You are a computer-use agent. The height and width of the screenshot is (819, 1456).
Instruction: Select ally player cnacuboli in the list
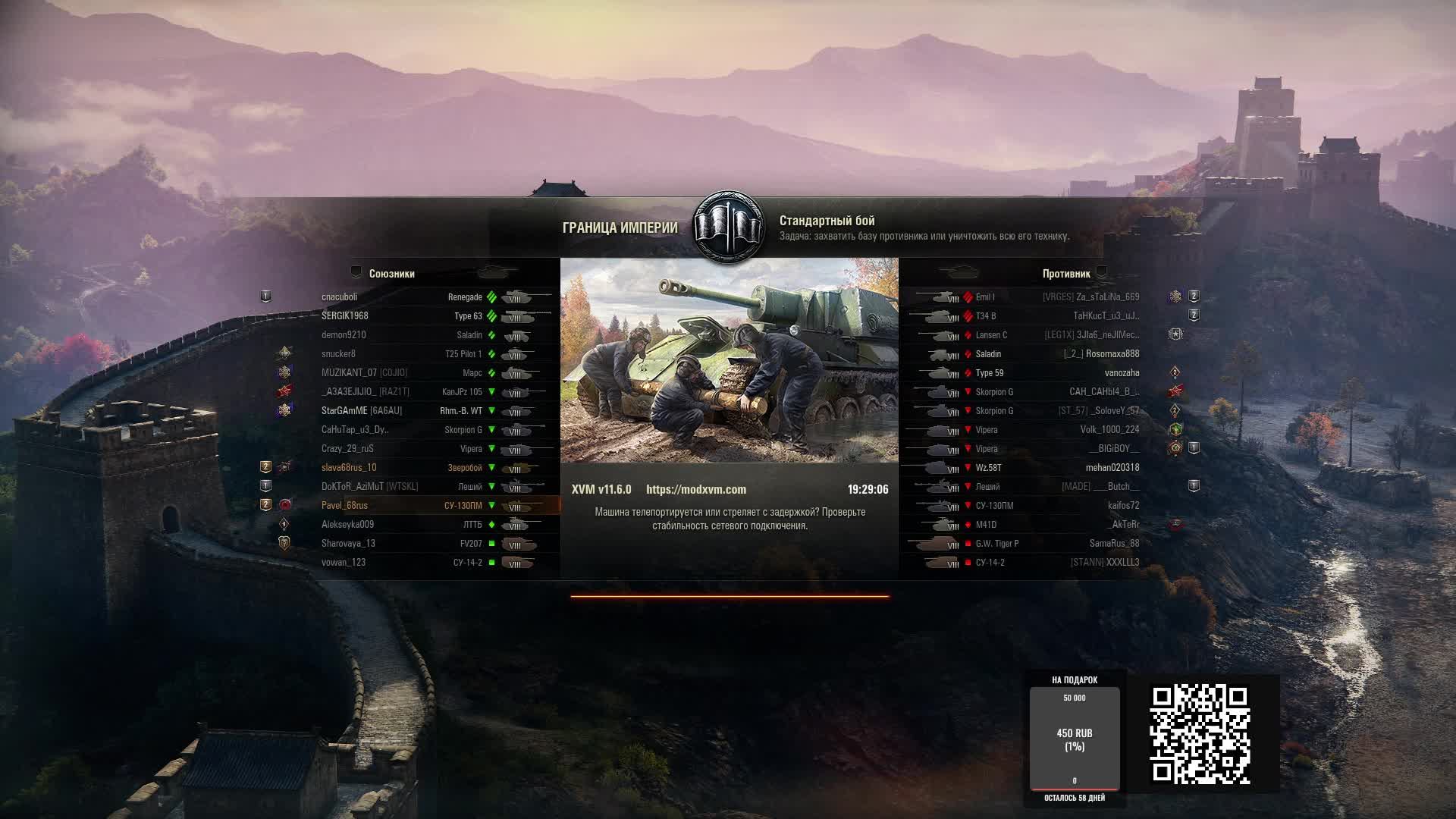point(339,297)
